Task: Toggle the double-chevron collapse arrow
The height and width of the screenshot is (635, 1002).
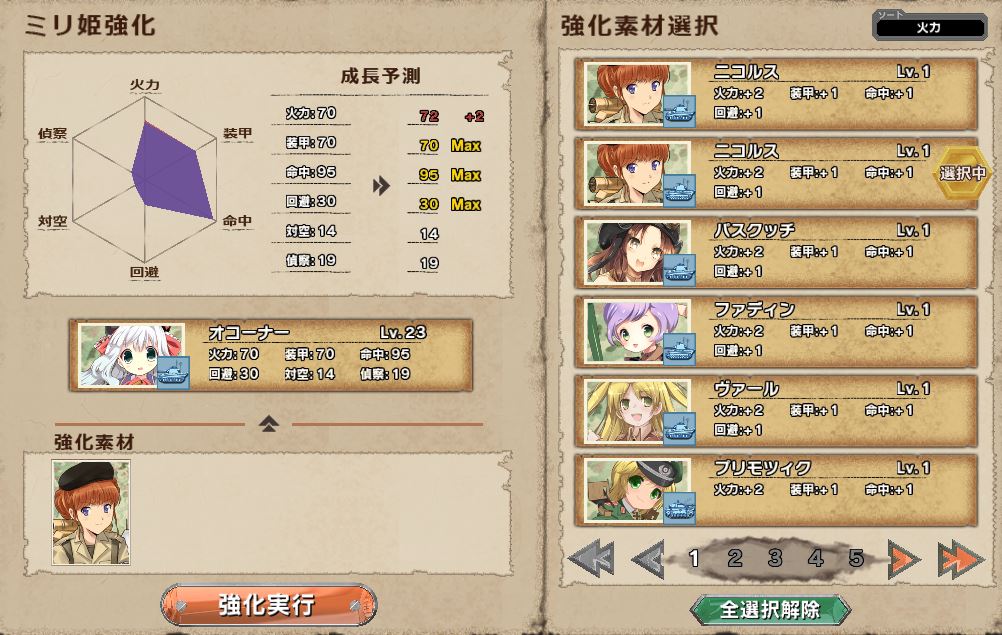Action: click(268, 424)
